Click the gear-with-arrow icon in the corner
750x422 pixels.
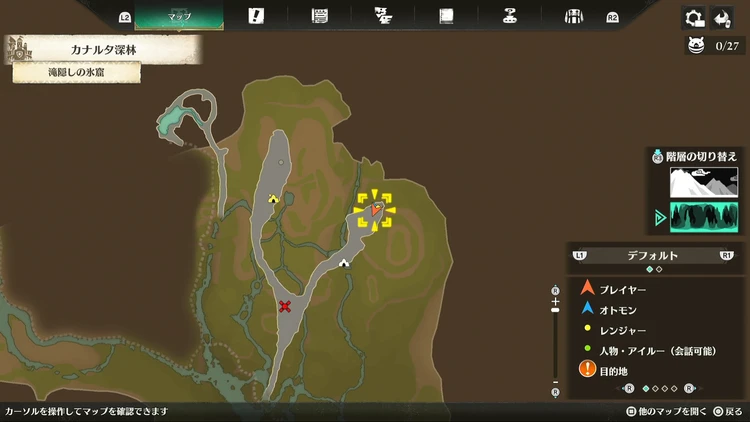(x=693, y=17)
